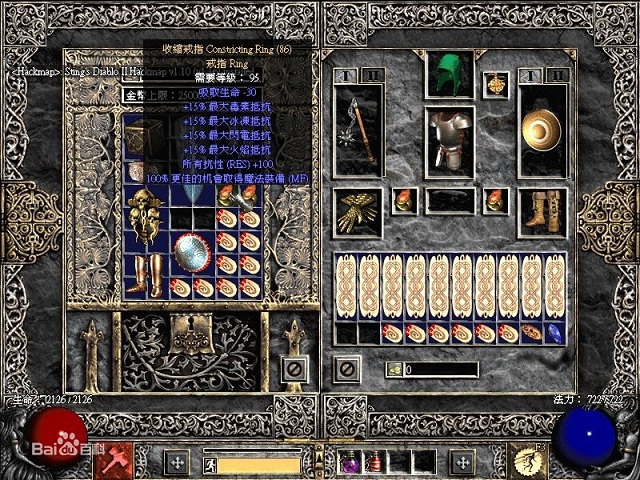Select the blue gem in the inventory
Image resolution: width=640 pixels, height=480 pixels.
(554, 333)
